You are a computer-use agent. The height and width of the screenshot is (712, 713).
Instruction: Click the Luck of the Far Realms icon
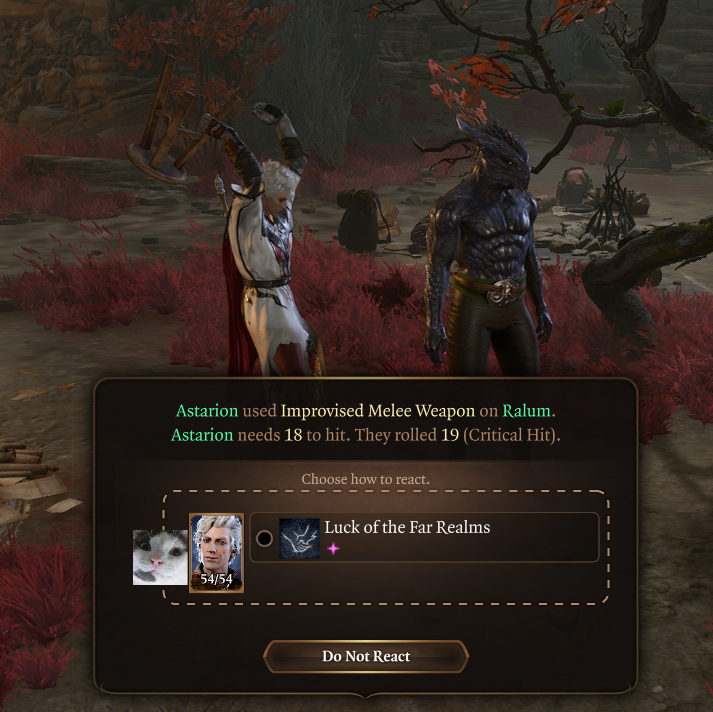click(299, 538)
